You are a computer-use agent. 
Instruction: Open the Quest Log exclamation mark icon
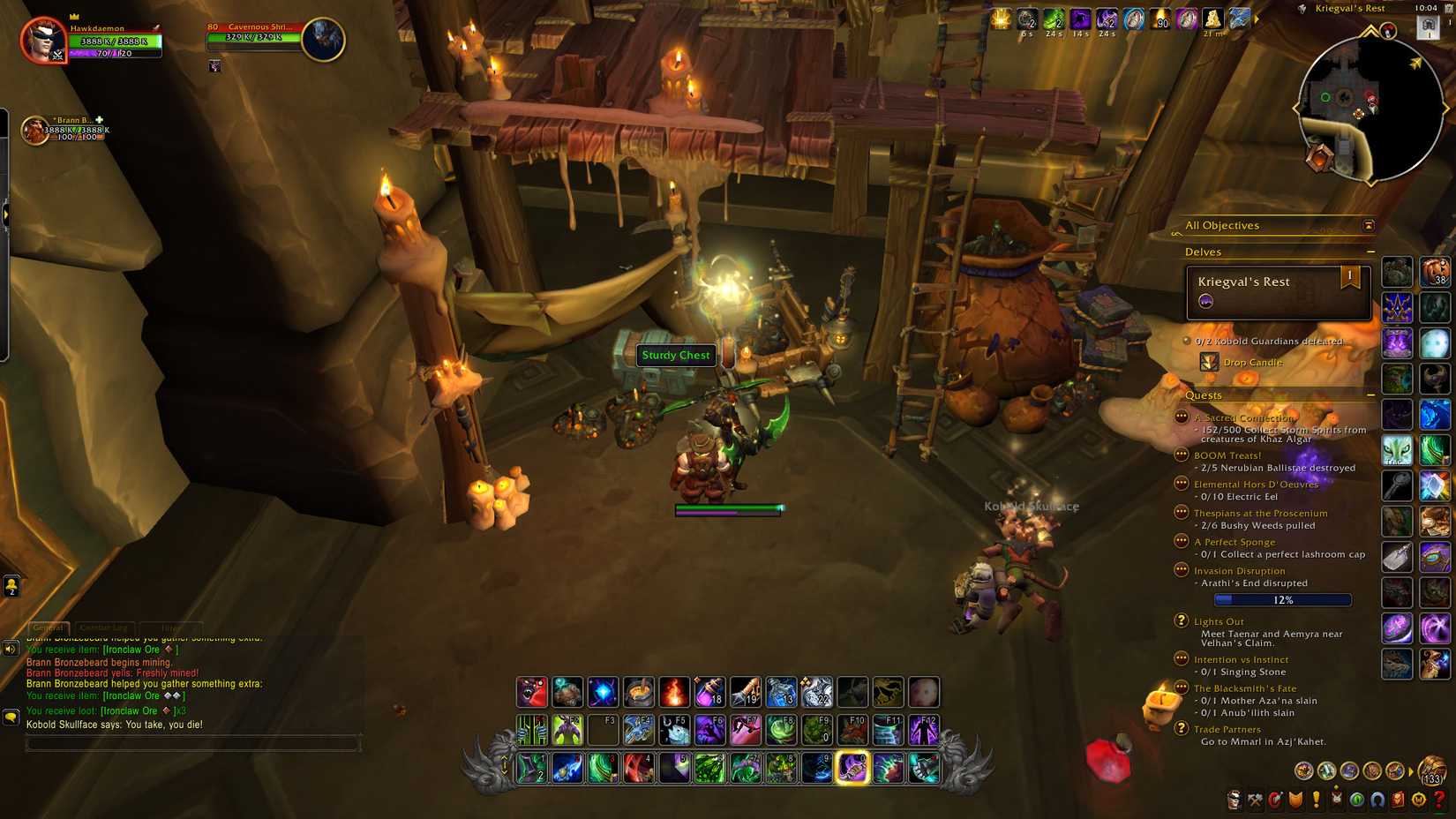point(1317,800)
